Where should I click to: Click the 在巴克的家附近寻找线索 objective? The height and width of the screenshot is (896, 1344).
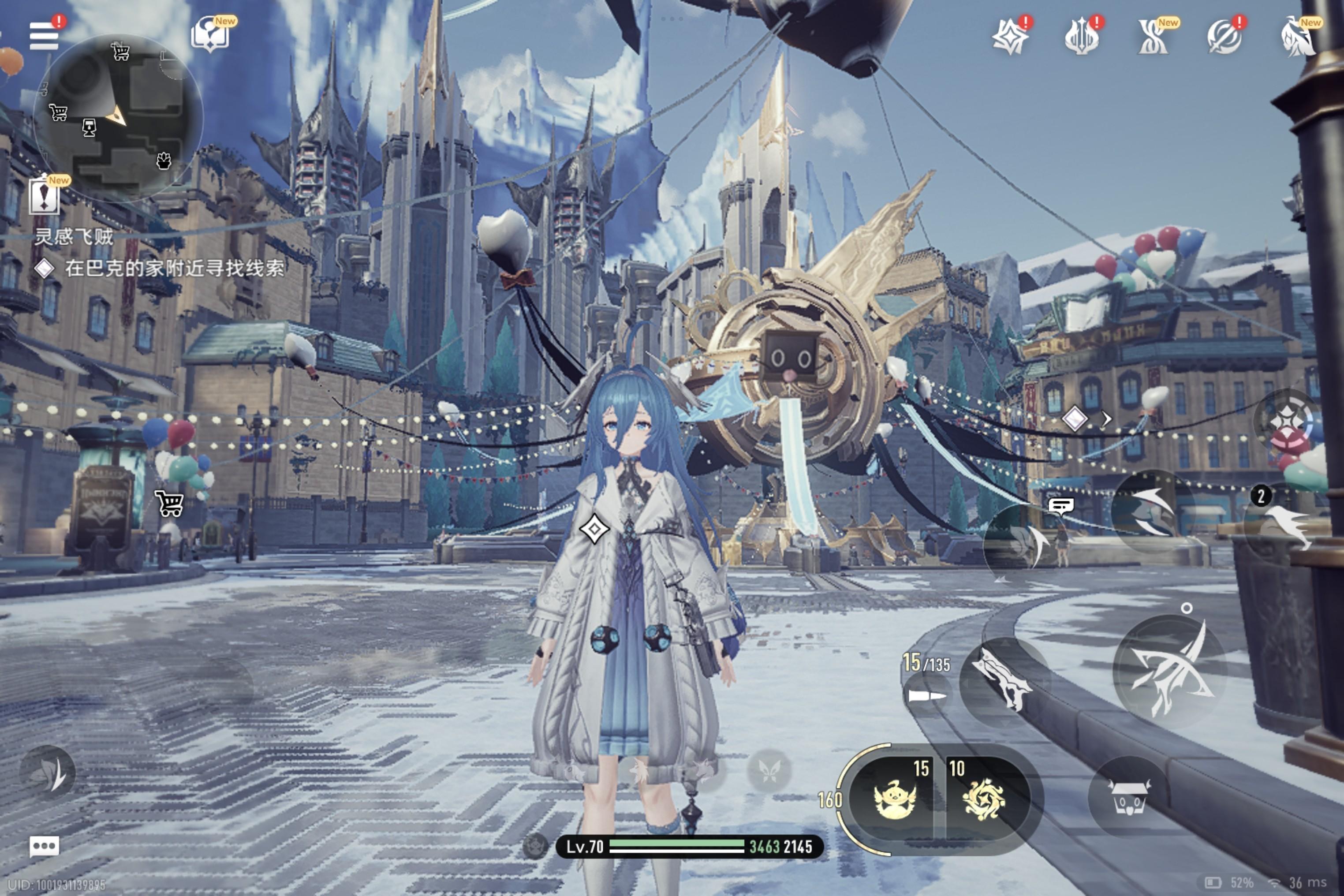click(174, 268)
